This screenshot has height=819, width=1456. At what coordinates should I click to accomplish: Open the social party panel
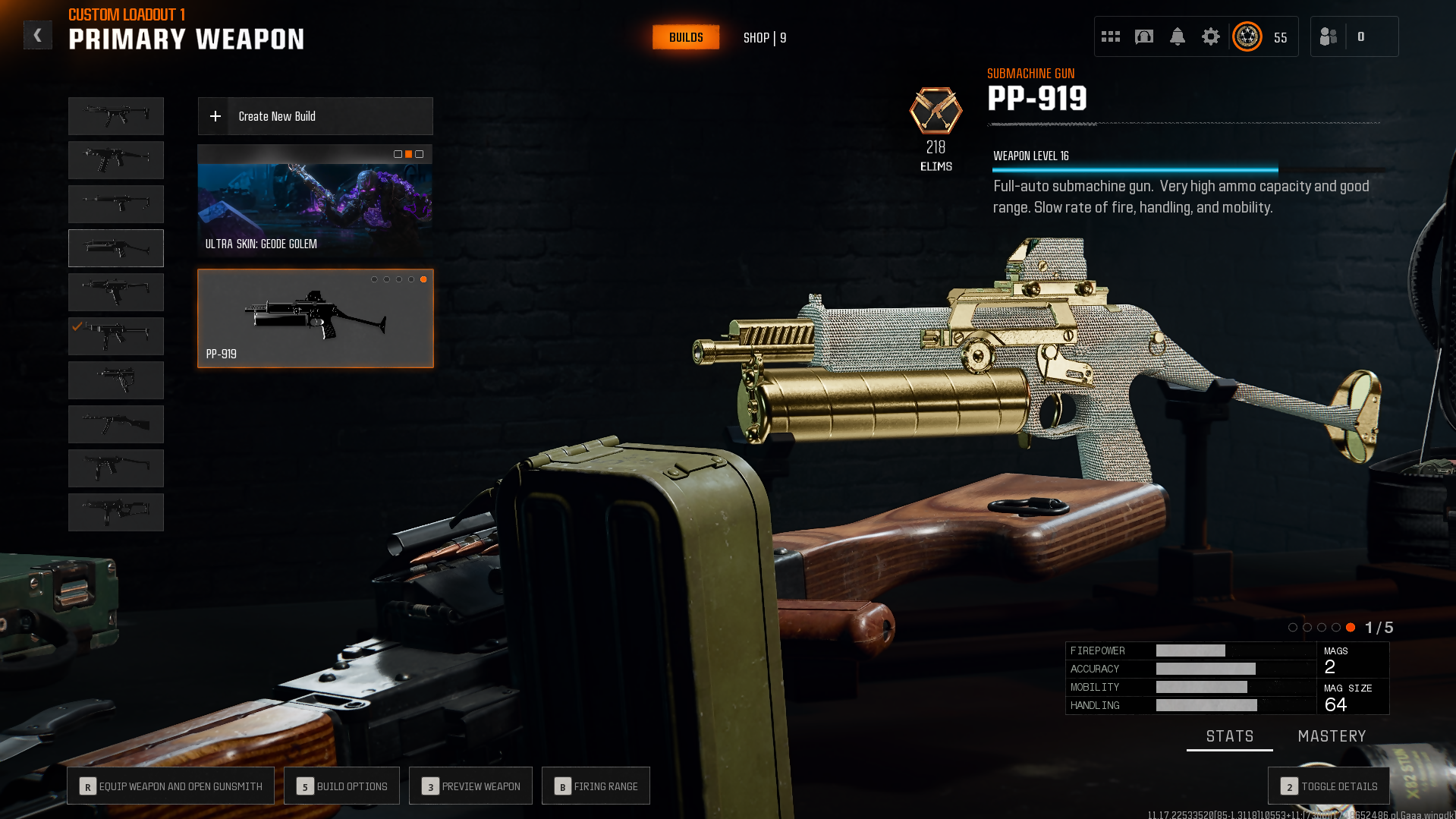(x=1329, y=36)
